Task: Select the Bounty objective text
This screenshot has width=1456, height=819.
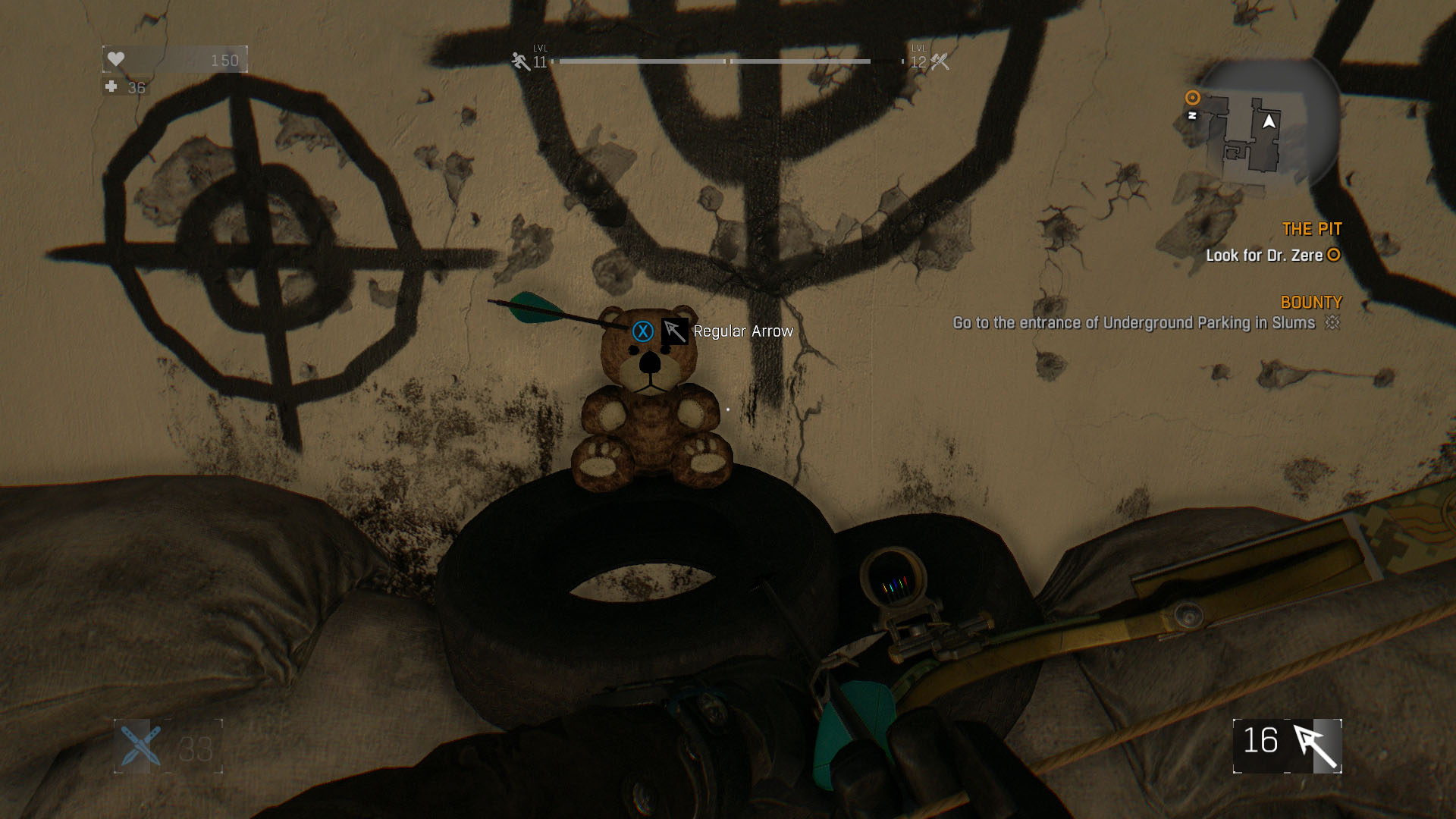Action: (x=1134, y=323)
